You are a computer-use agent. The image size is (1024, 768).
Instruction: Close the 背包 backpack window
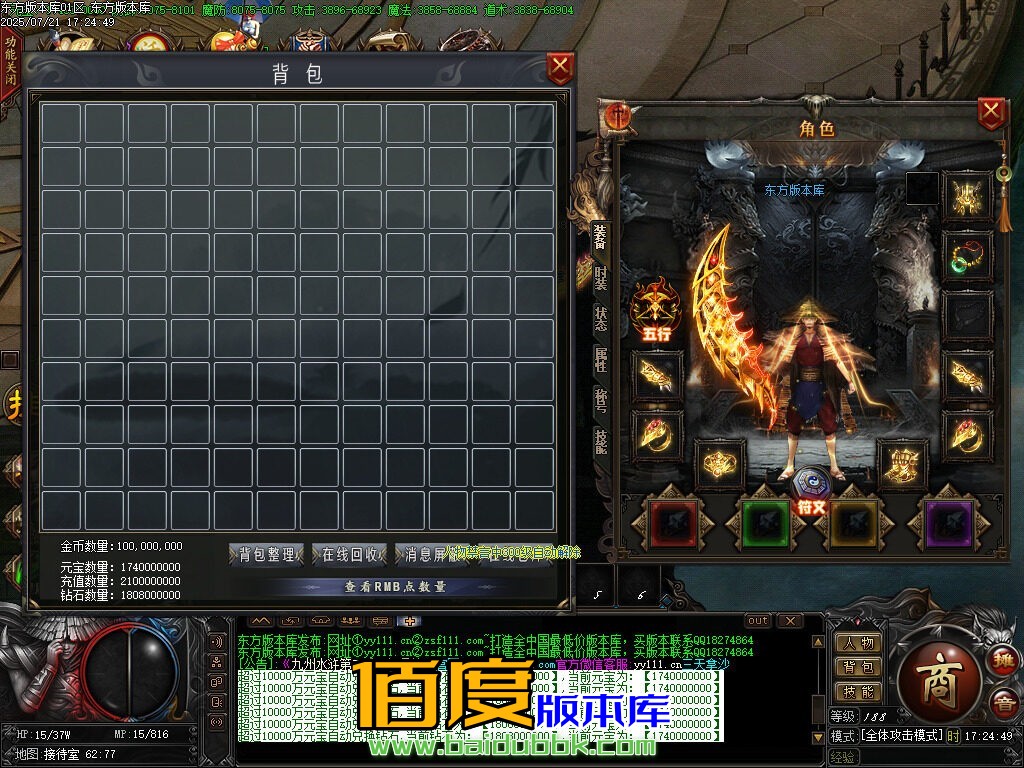coord(560,68)
